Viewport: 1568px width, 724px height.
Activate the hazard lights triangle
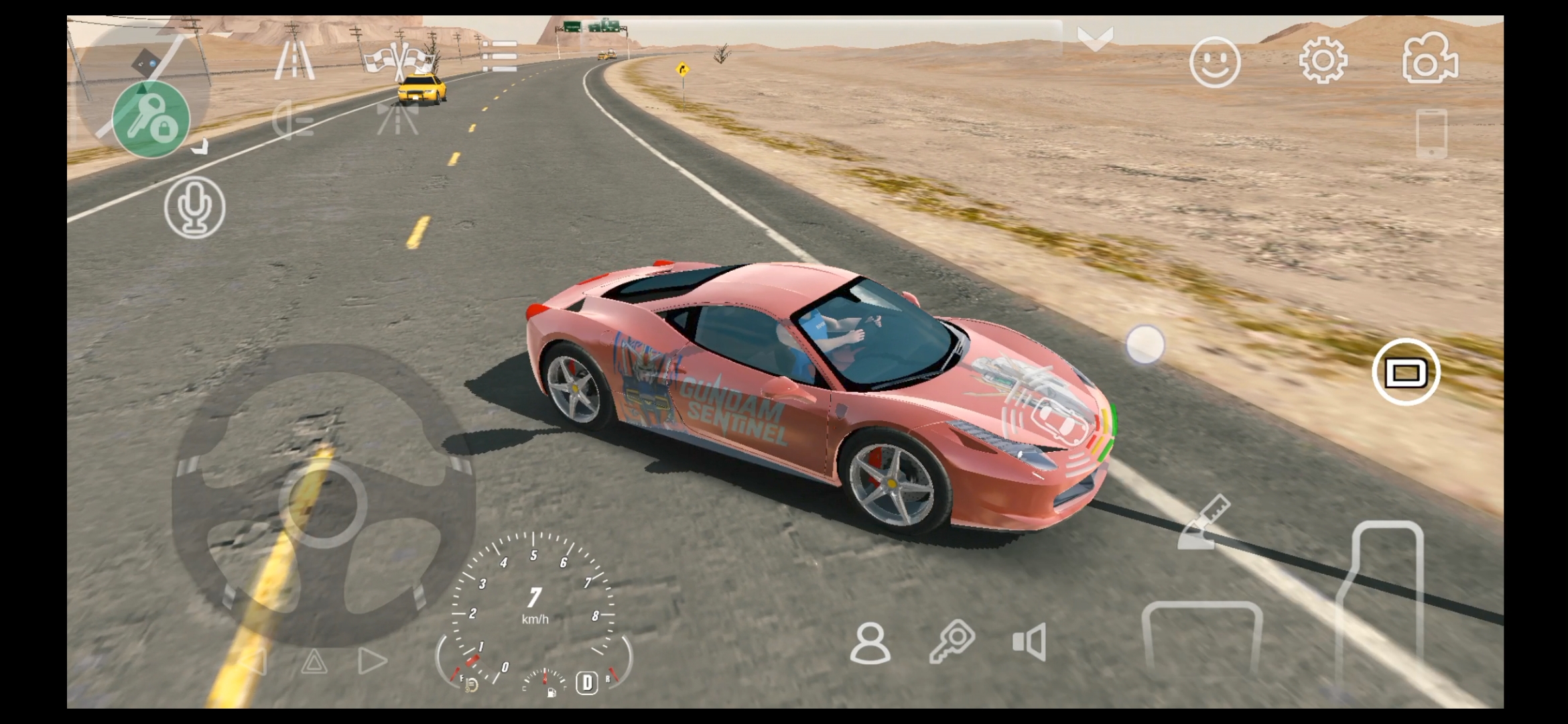[314, 662]
